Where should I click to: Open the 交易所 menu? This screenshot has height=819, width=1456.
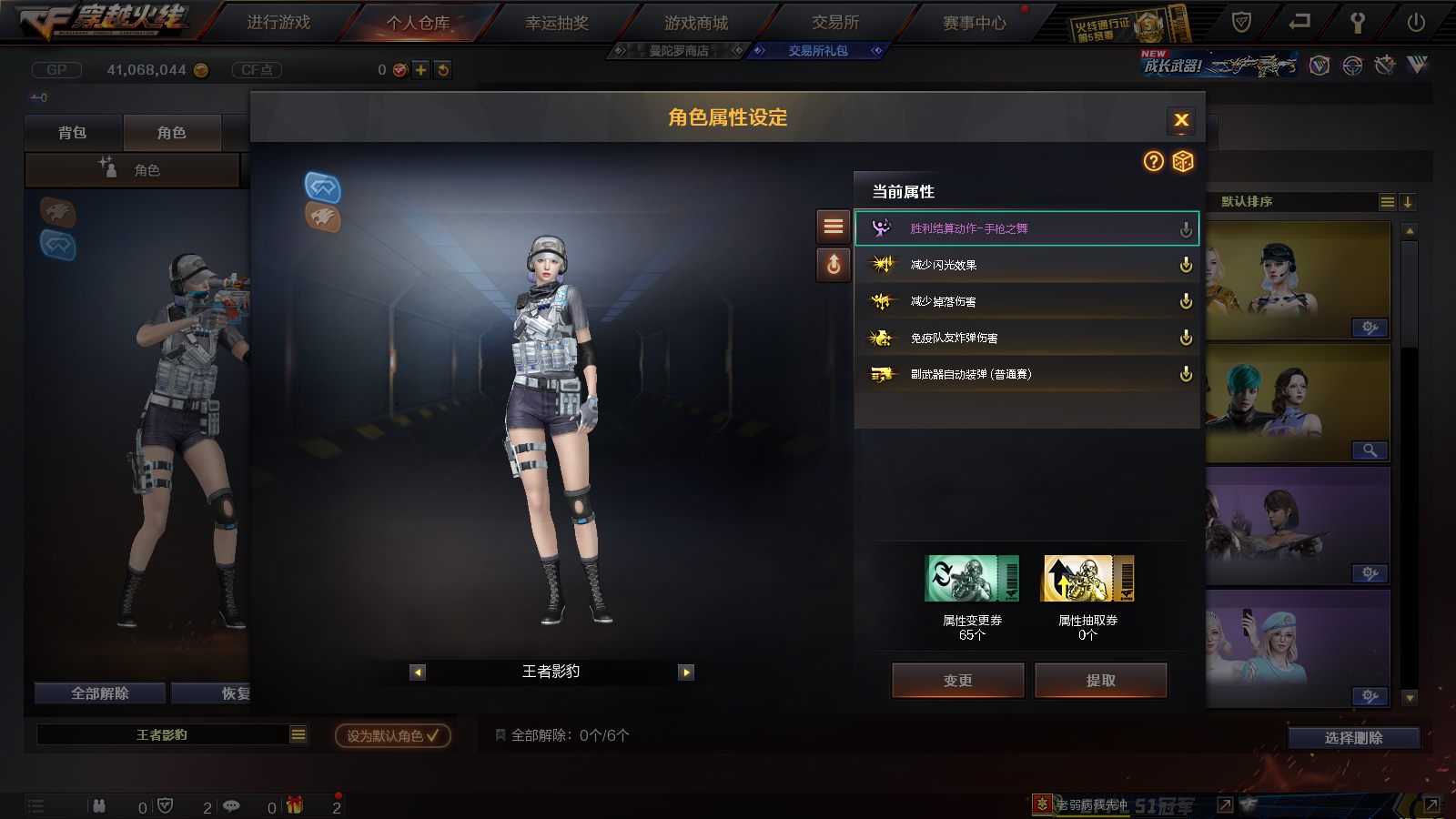point(835,23)
